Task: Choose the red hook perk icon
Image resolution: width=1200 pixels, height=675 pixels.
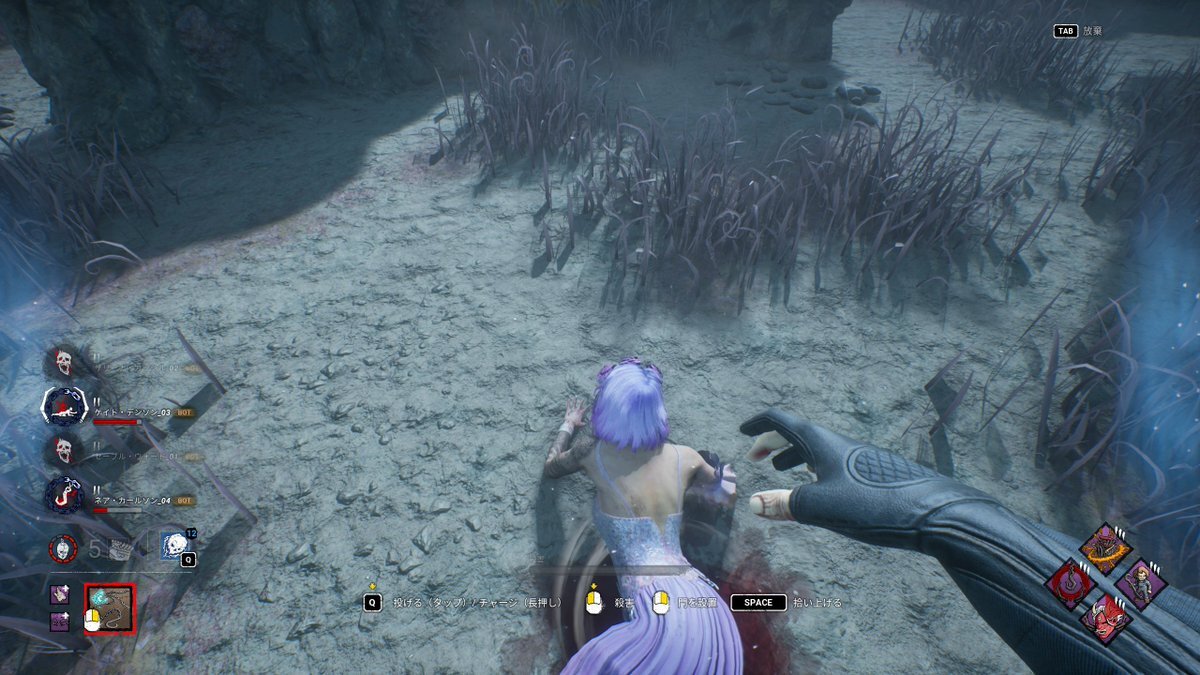Action: tap(1071, 584)
